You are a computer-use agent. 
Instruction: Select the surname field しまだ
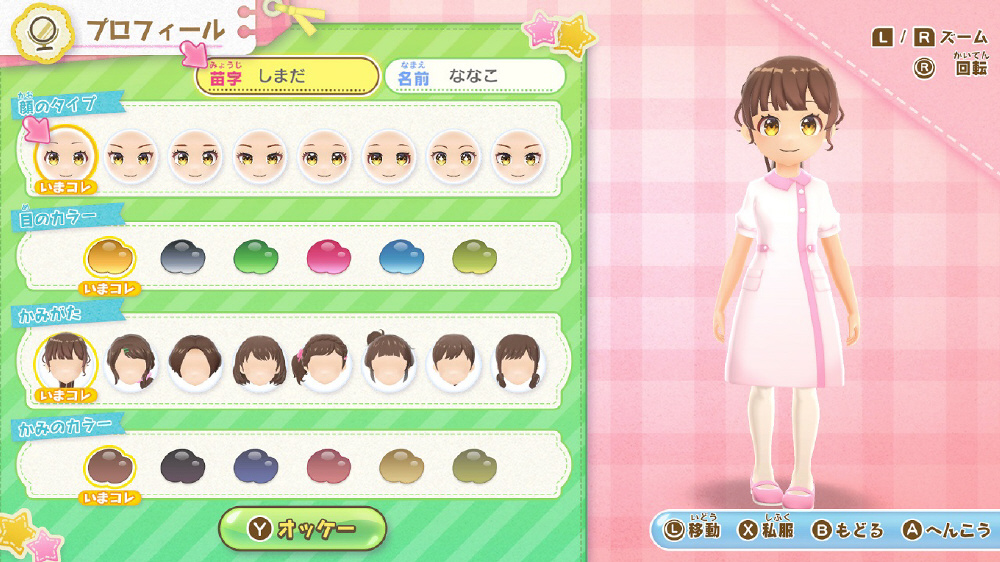(287, 76)
